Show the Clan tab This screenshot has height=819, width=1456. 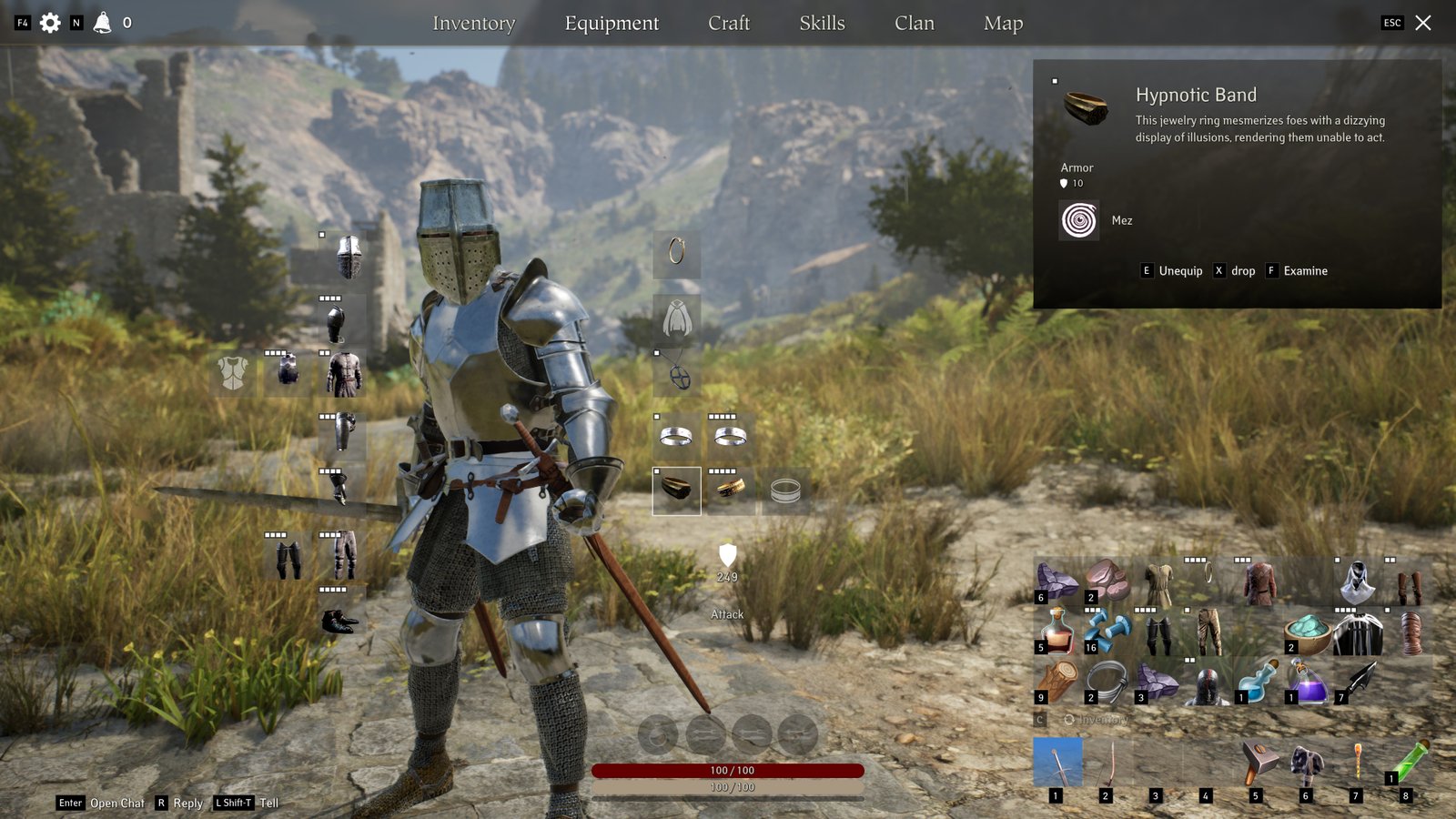(914, 24)
